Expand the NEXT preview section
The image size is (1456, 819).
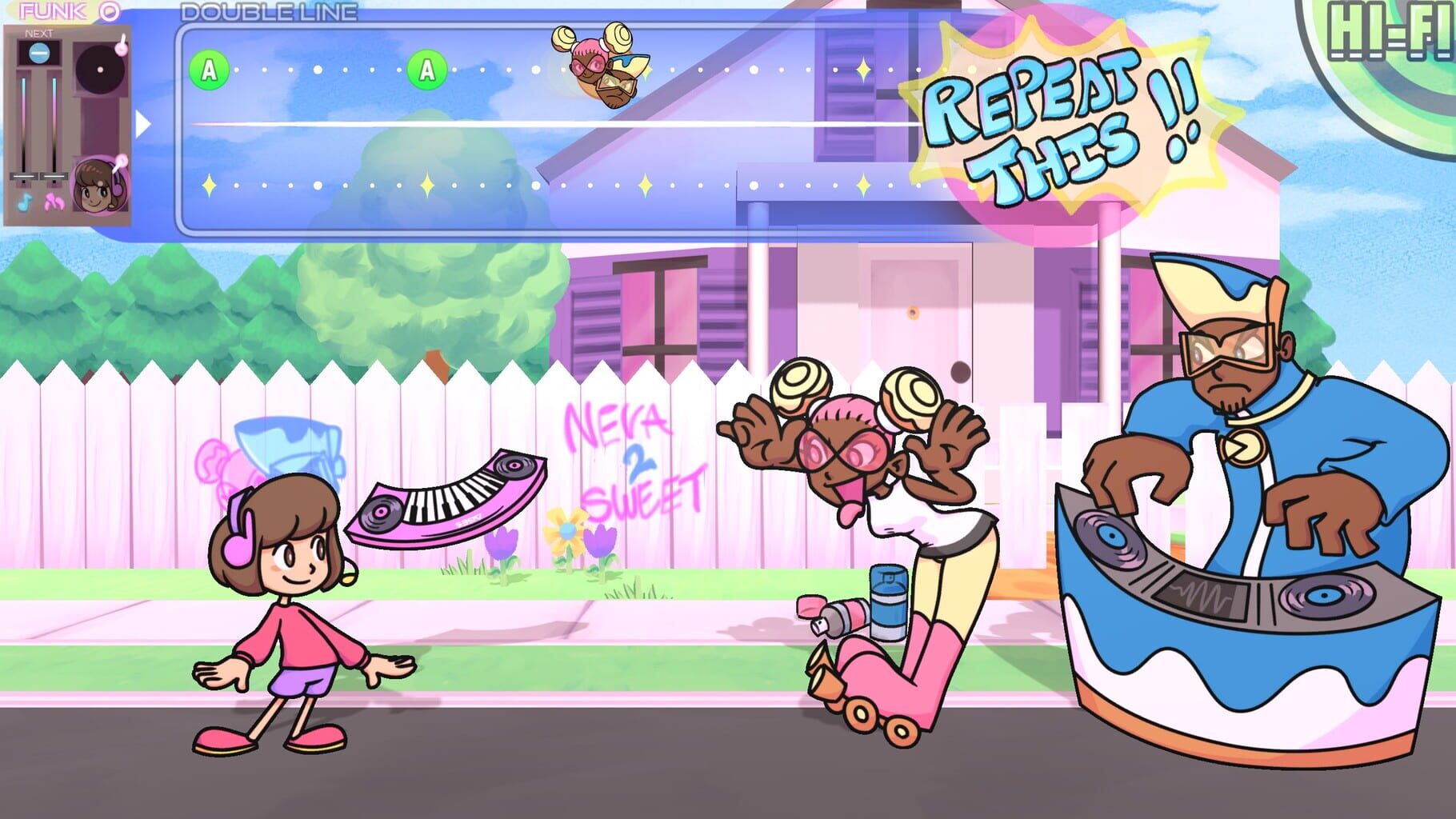pos(39,34)
